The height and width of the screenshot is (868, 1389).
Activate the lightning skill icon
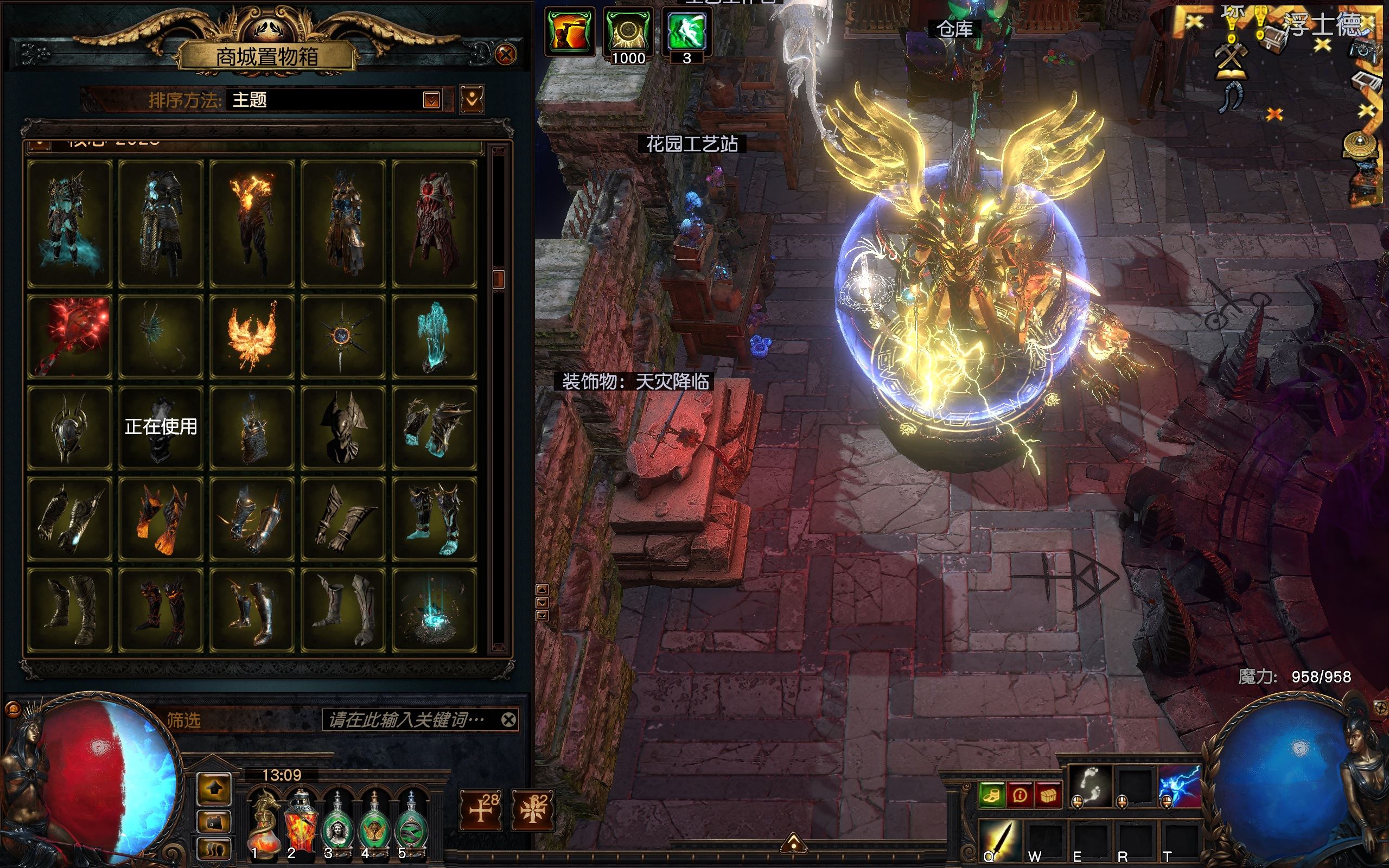1180,786
